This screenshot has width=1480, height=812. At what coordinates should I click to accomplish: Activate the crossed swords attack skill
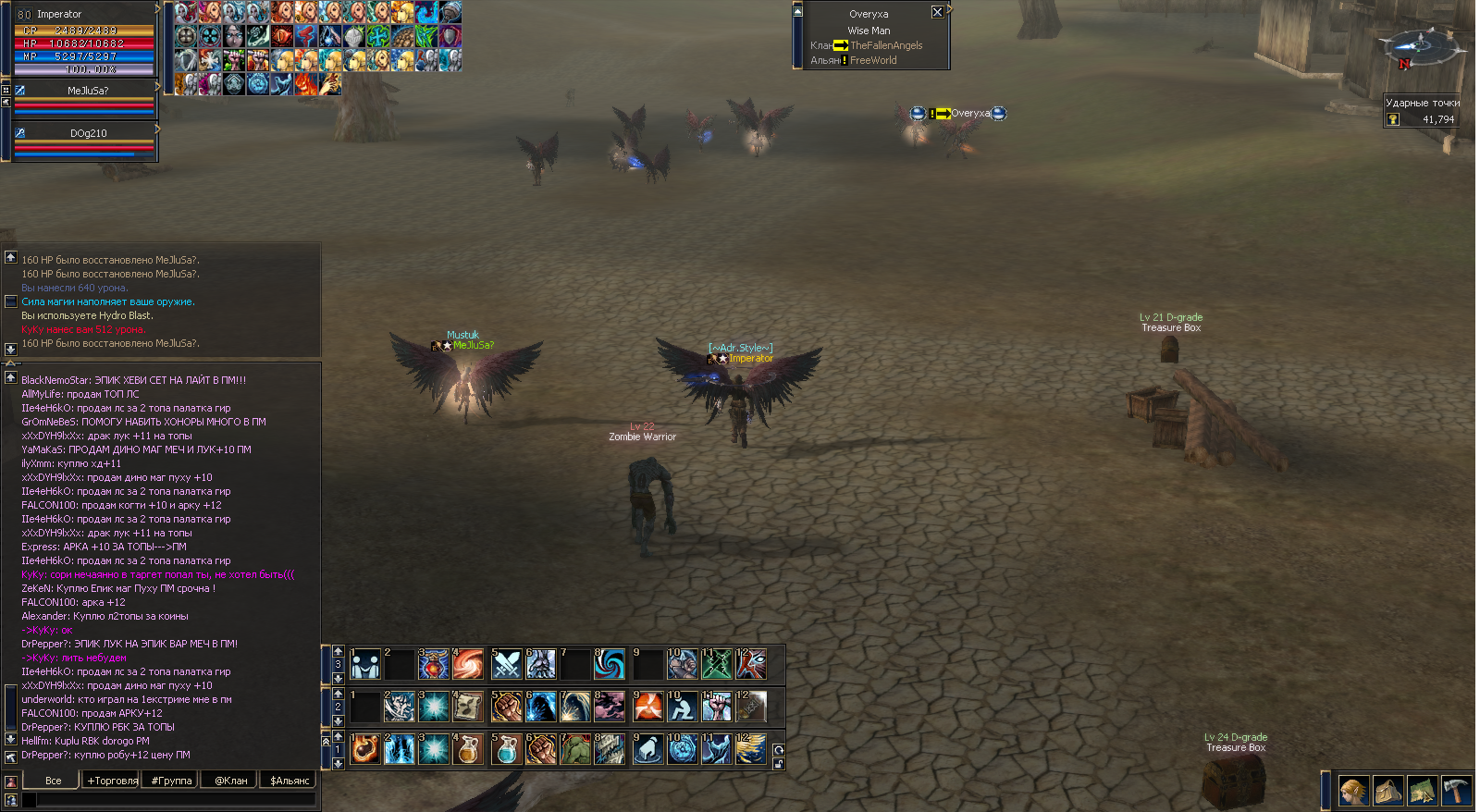click(506, 663)
